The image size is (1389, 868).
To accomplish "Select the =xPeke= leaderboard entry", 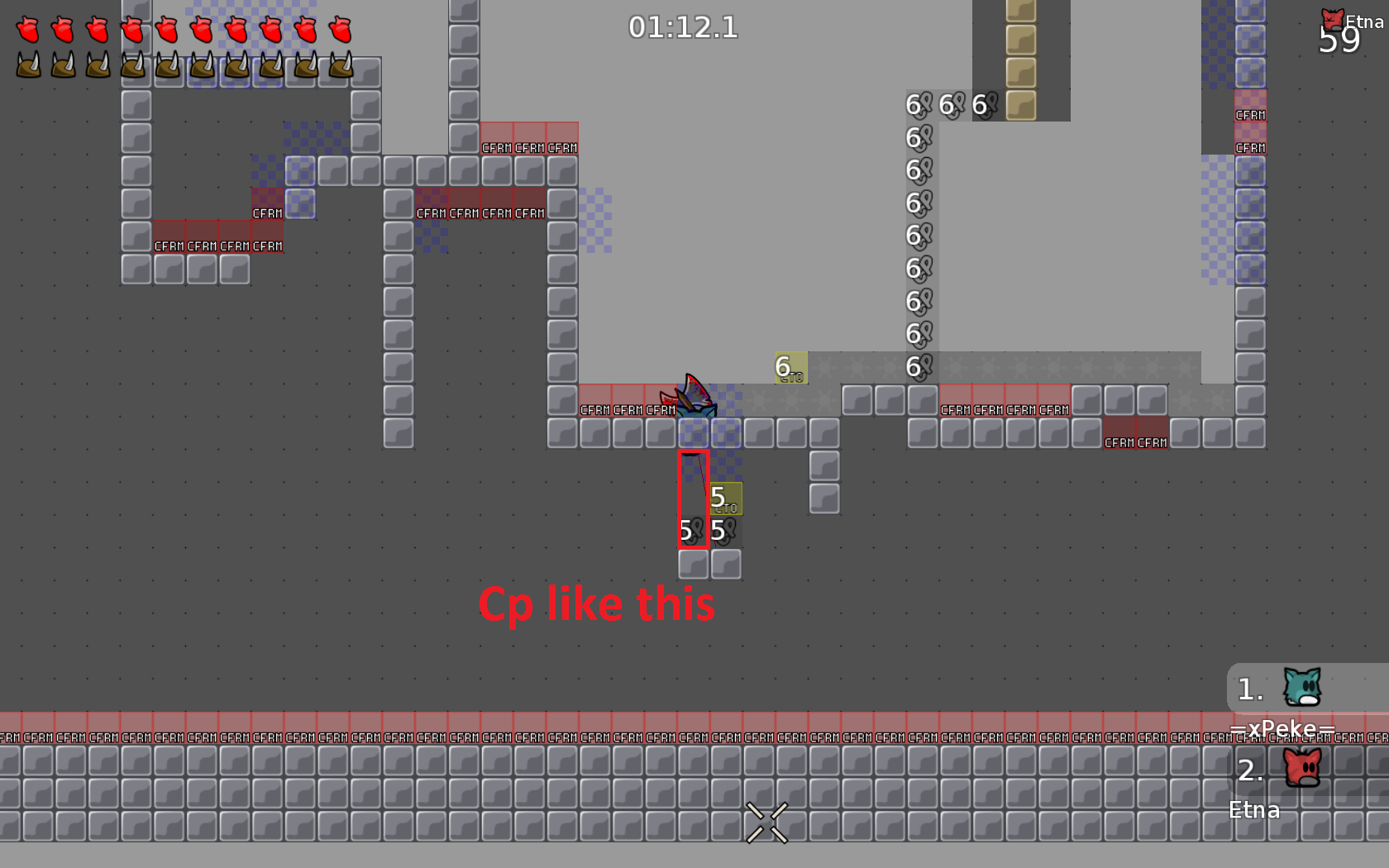I will coord(1284,728).
